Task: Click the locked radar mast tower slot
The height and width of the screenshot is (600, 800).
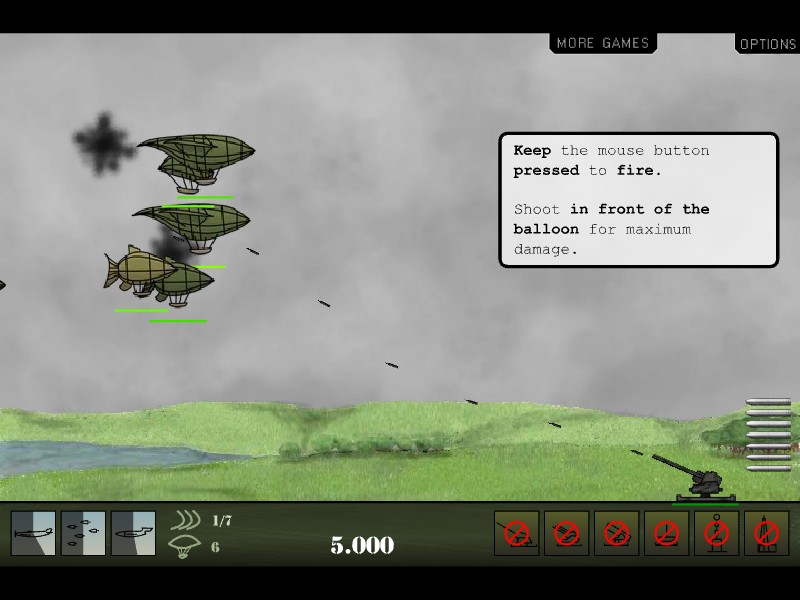Action: [x=716, y=533]
